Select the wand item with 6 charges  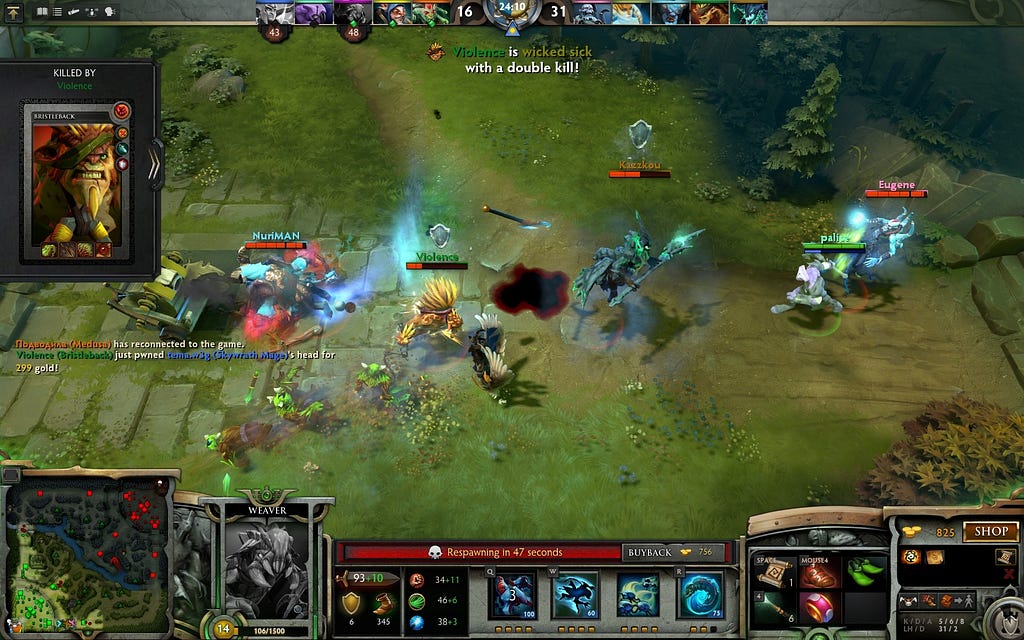click(775, 606)
